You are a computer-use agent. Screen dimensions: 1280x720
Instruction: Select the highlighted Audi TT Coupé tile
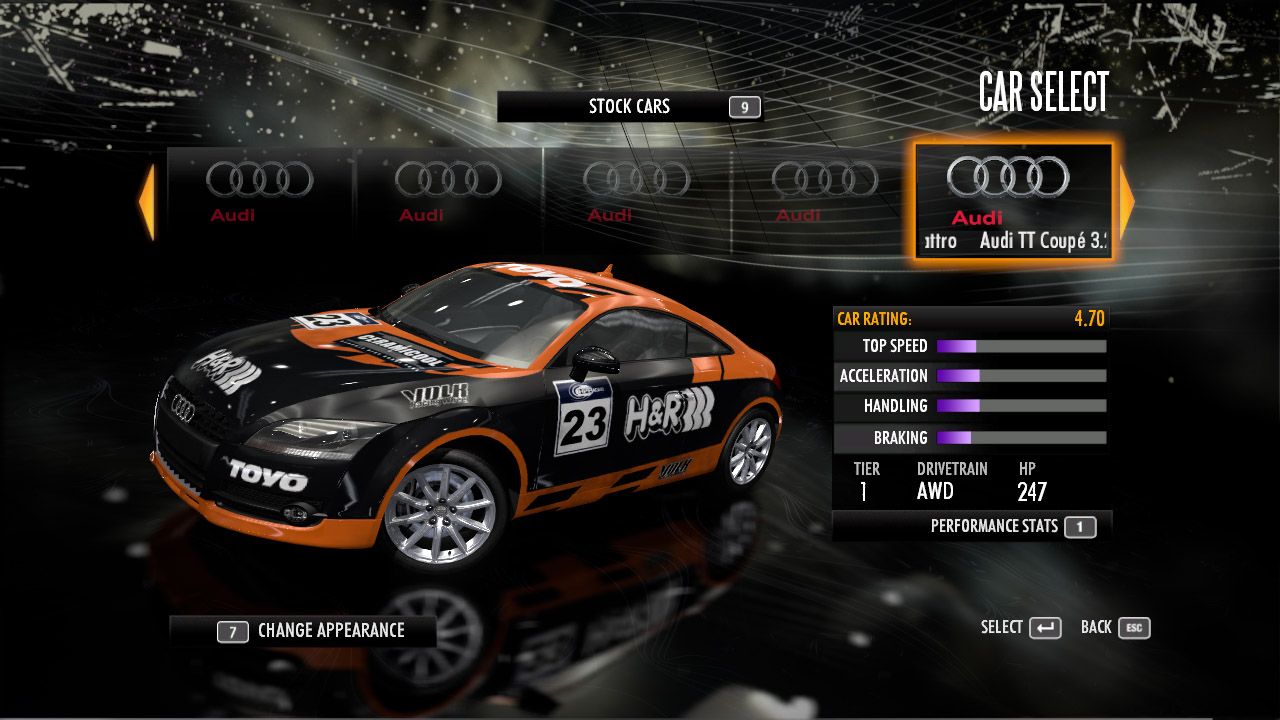[x=1013, y=201]
